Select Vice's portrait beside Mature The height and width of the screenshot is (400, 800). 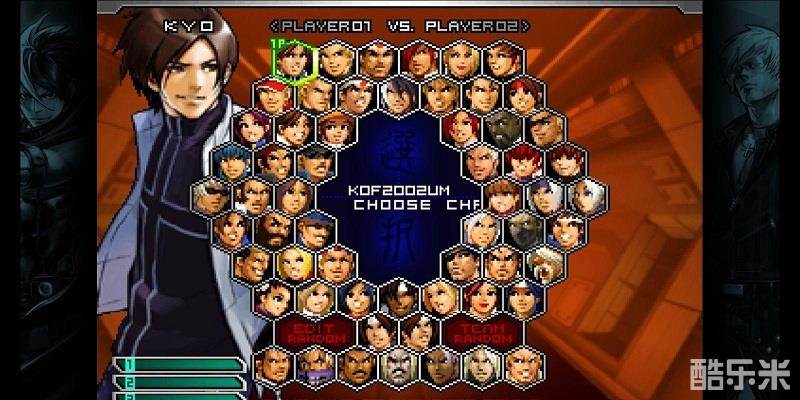pyautogui.click(x=502, y=60)
